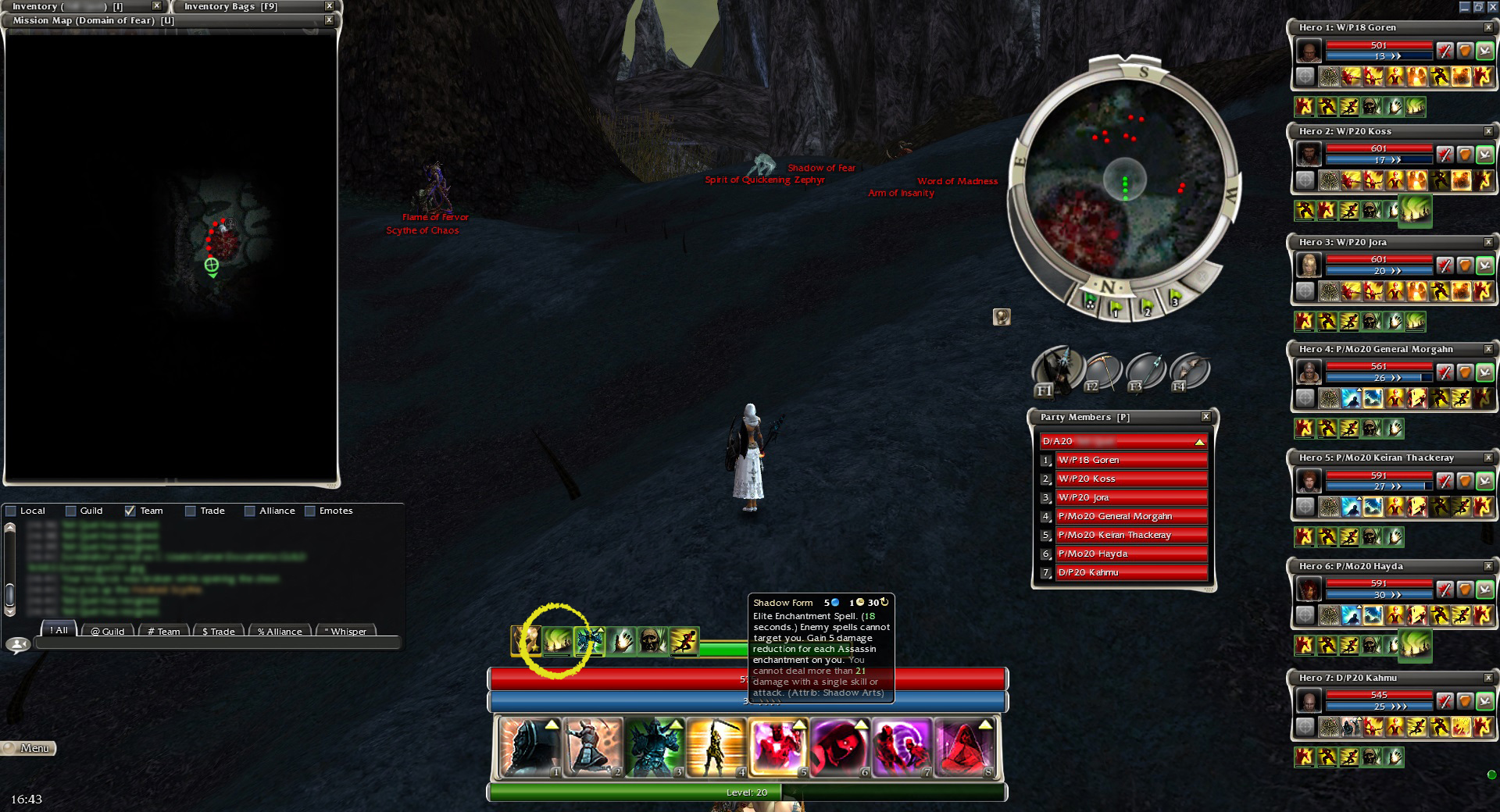
Task: Minimize the game window
Action: (x=1464, y=7)
